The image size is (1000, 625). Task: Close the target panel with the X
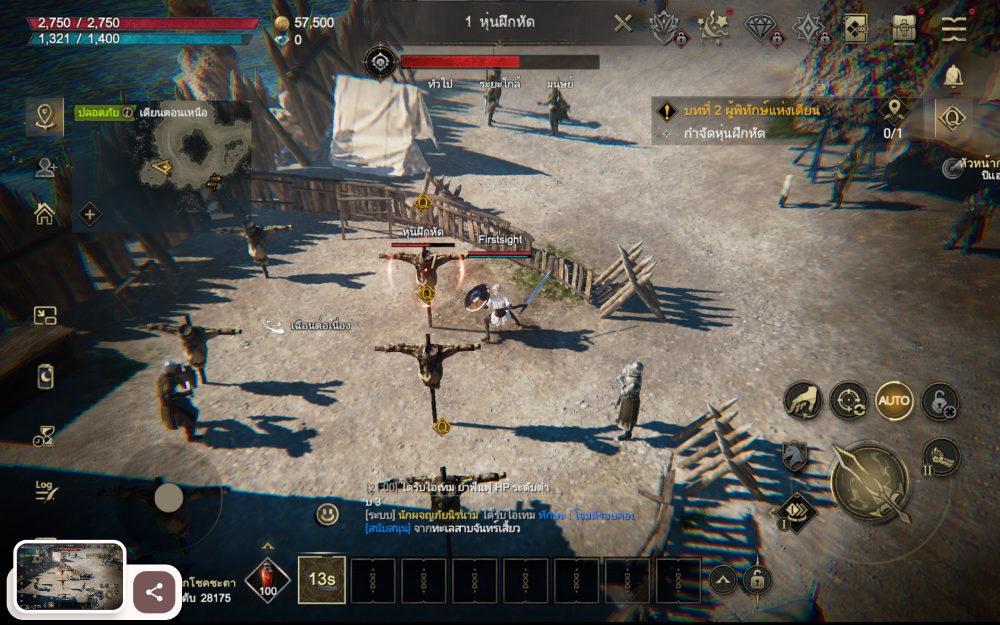pyautogui.click(x=623, y=23)
